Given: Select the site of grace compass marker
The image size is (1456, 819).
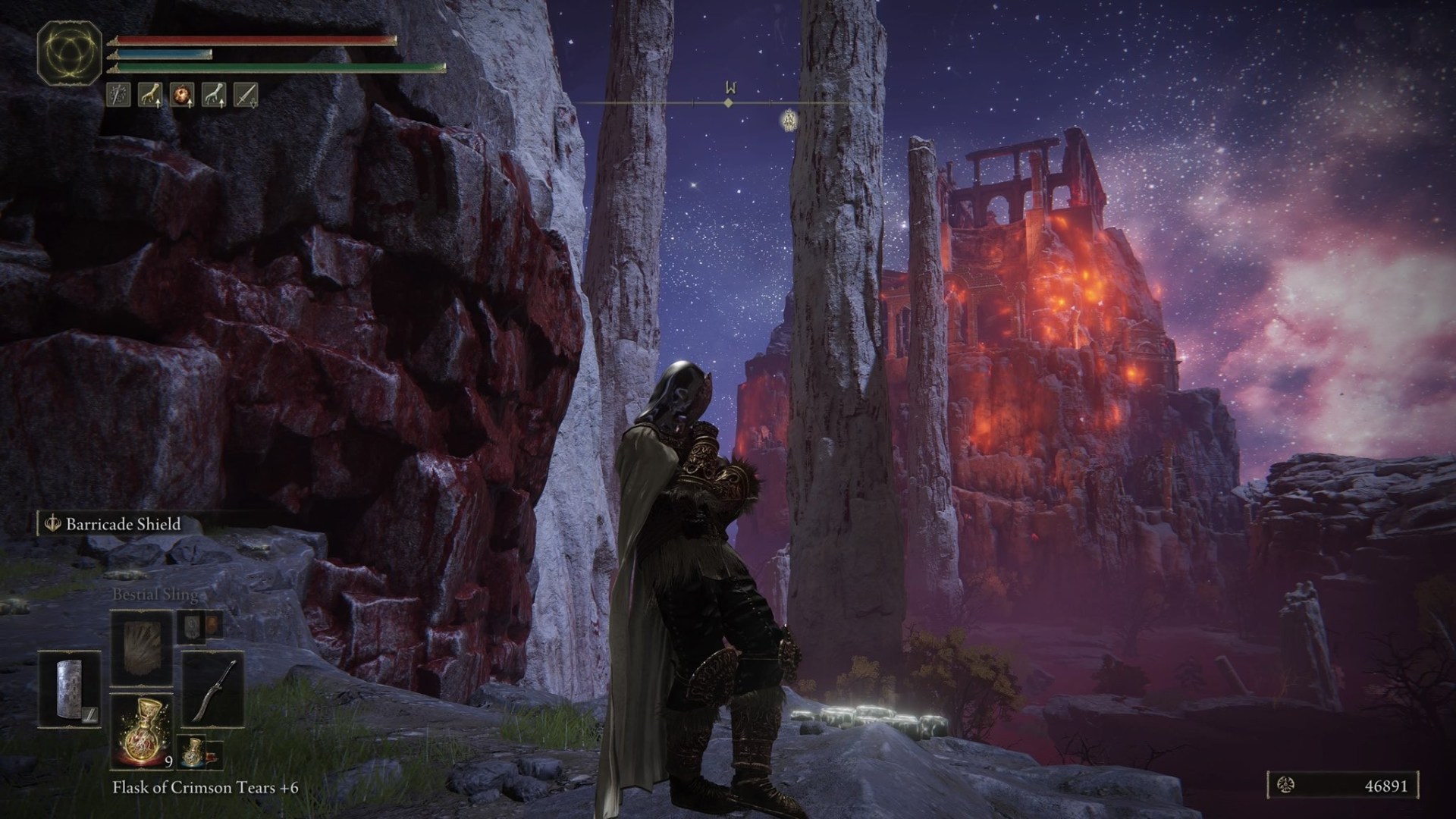Looking at the screenshot, I should click(x=789, y=120).
